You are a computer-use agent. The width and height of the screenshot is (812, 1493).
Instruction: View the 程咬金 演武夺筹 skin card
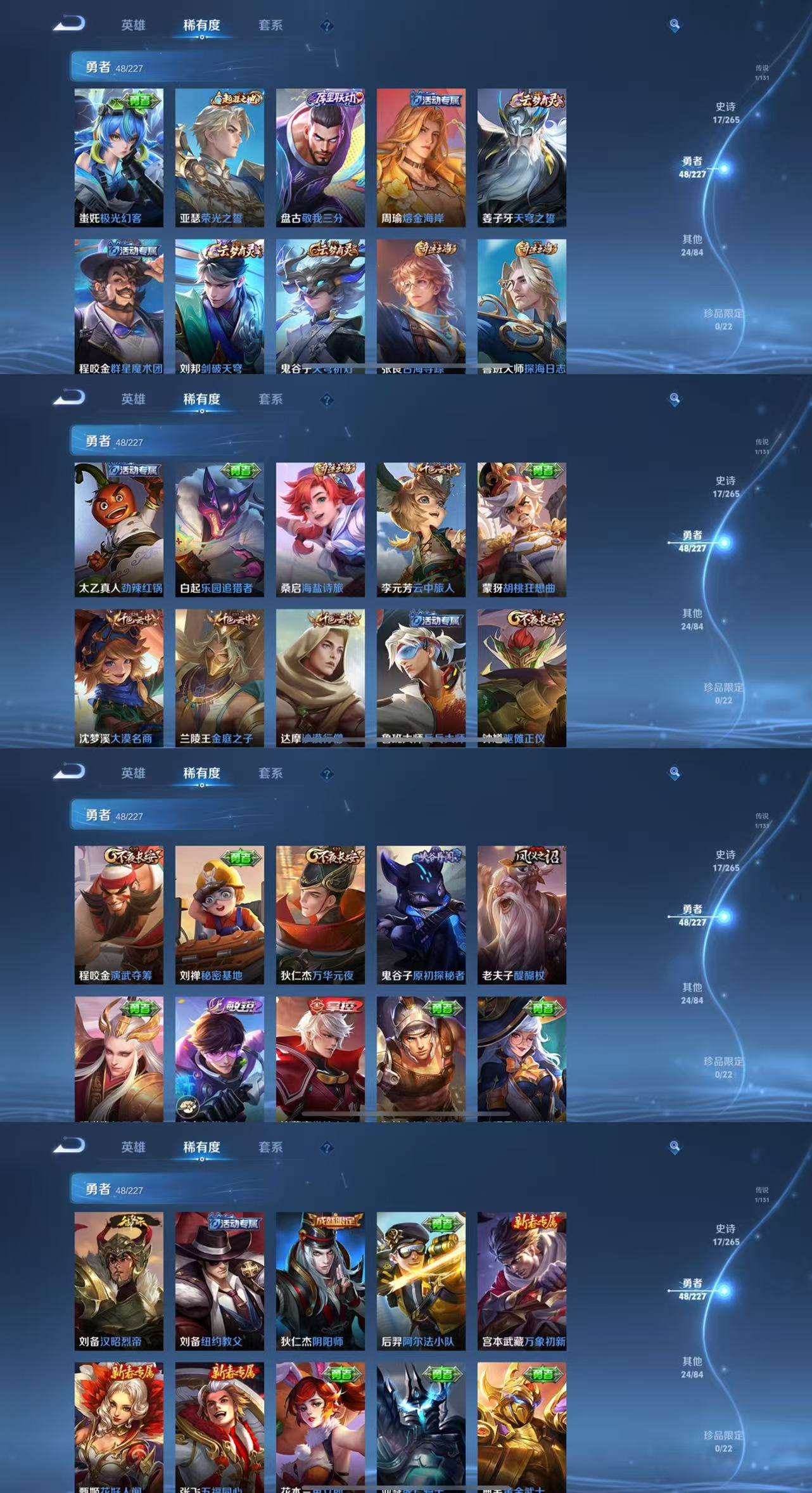pyautogui.click(x=118, y=914)
